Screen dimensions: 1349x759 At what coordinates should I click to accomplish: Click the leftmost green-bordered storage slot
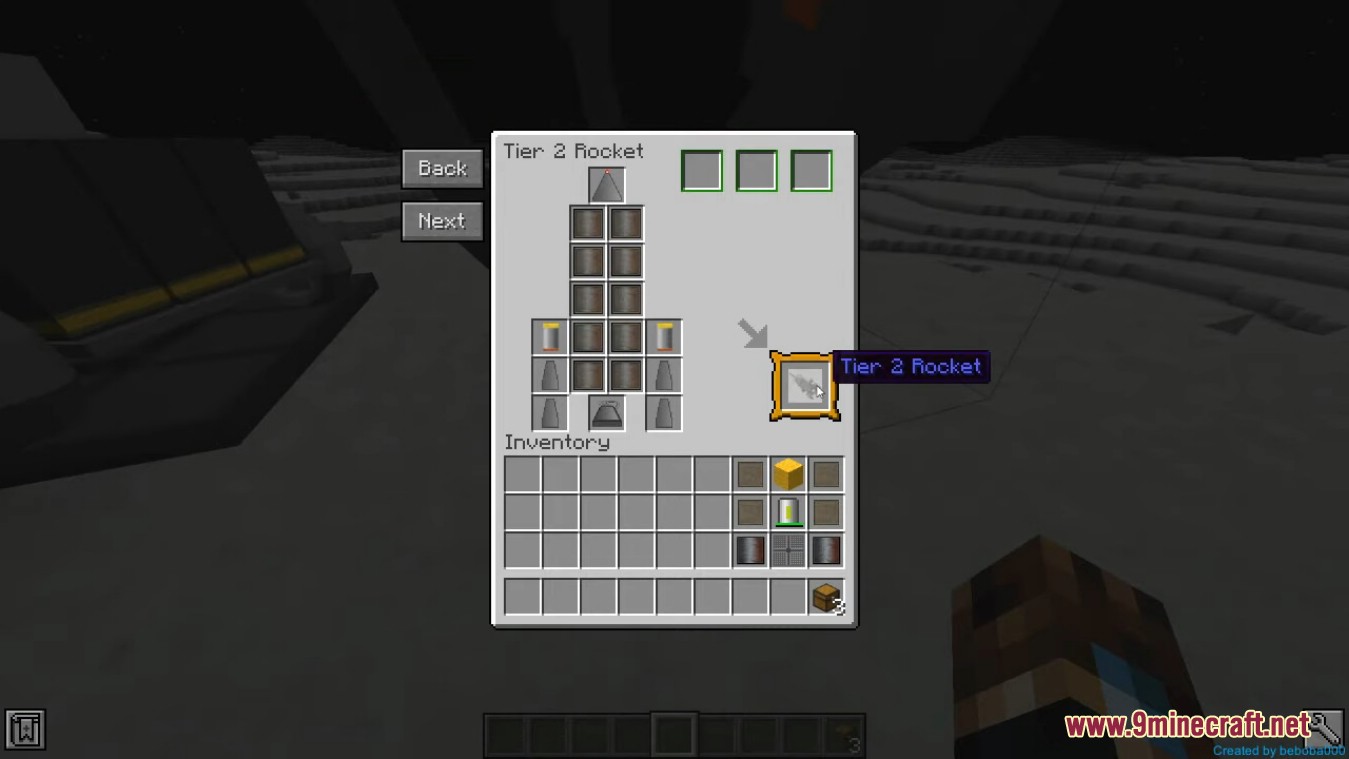pyautogui.click(x=701, y=170)
